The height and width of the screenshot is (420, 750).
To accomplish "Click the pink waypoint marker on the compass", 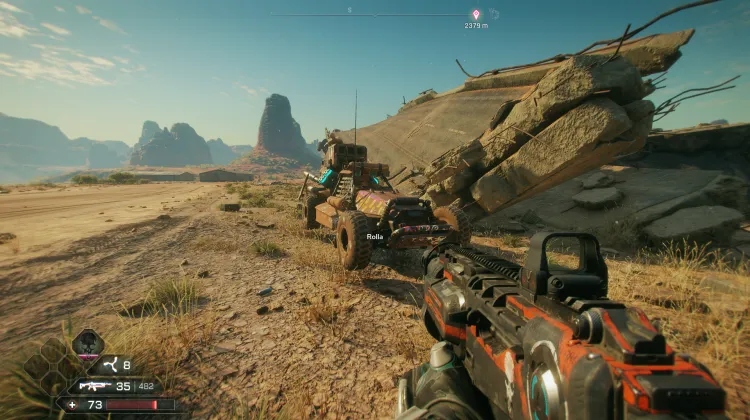I will click(x=475, y=14).
